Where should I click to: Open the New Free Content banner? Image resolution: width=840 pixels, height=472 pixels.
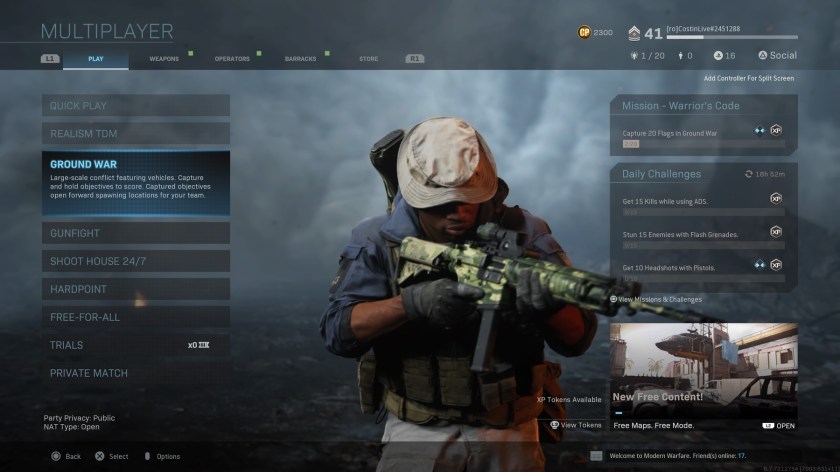coord(703,370)
